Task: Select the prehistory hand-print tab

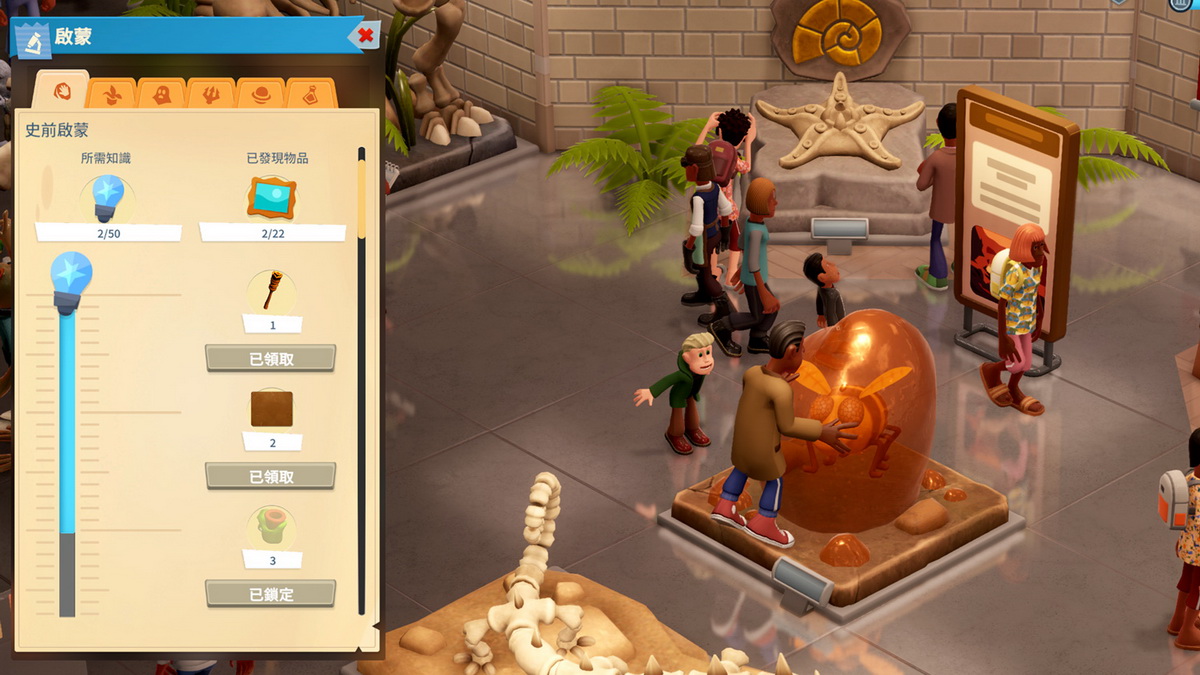Action: pos(61,92)
